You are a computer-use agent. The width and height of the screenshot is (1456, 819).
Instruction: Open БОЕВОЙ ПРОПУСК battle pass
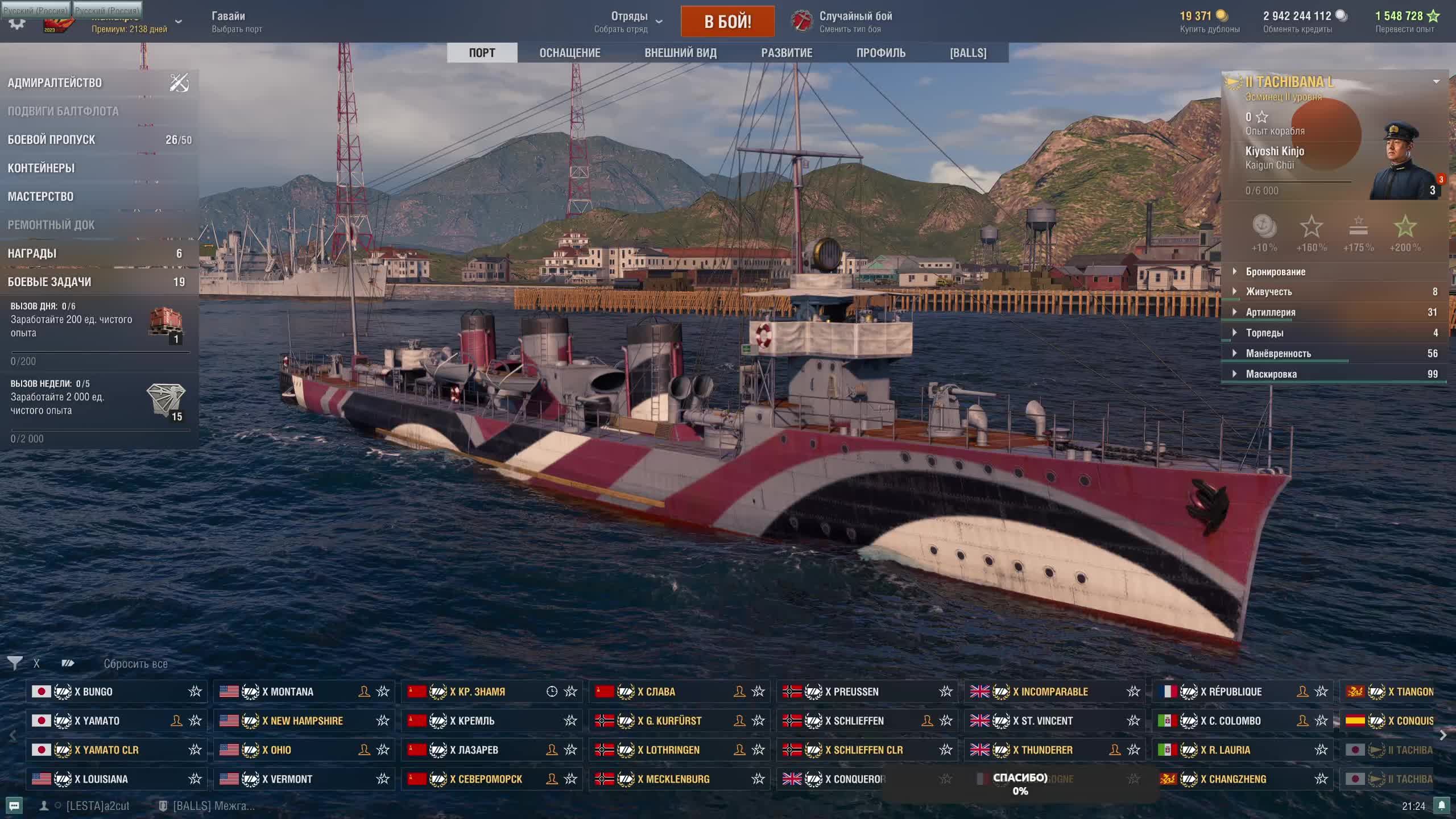[51, 140]
